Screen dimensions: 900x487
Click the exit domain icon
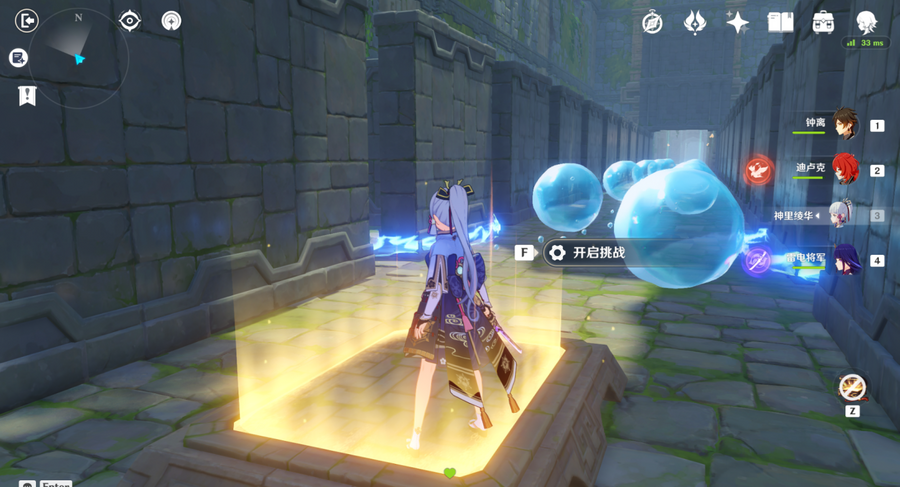pyautogui.click(x=27, y=21)
